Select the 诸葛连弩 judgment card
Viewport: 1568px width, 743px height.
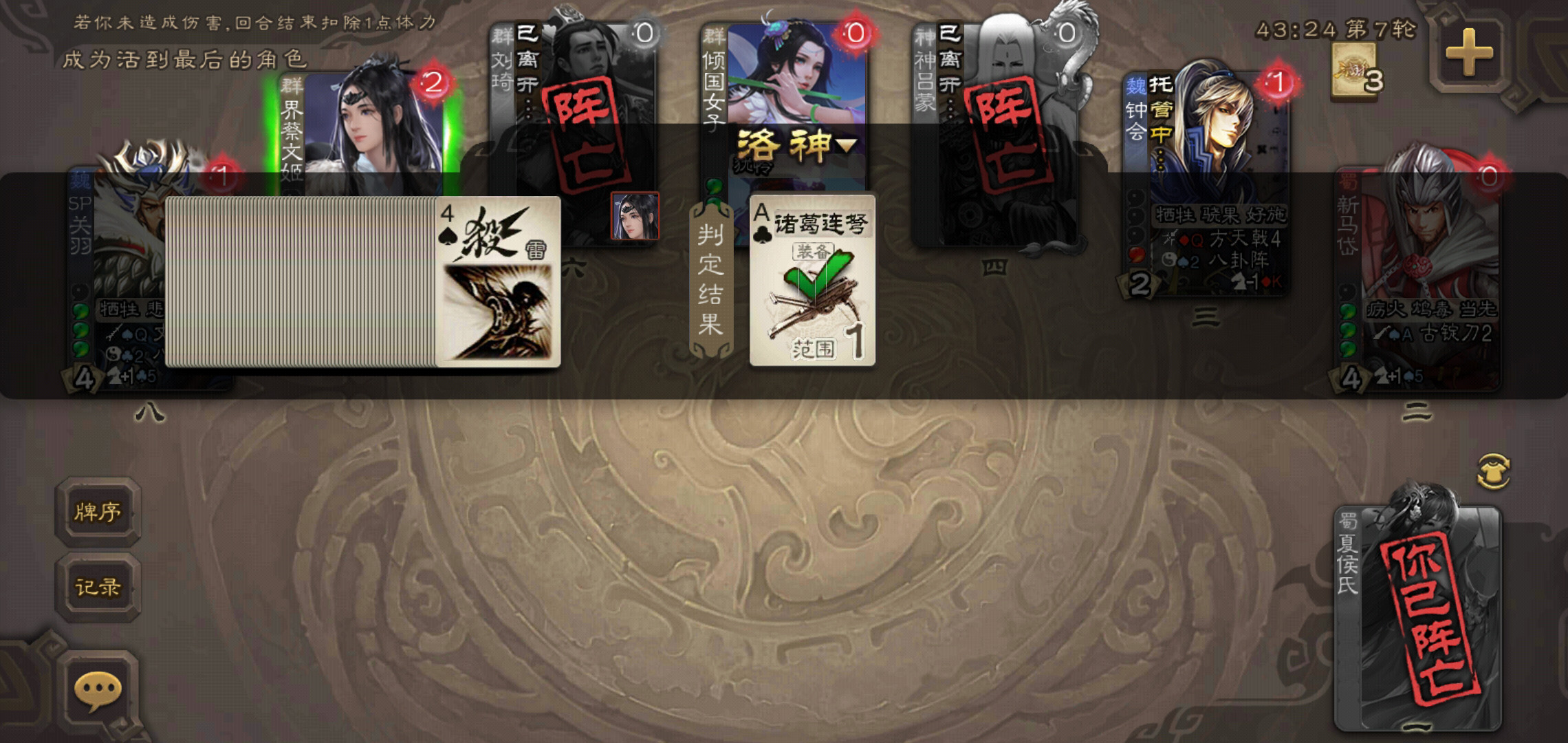tap(812, 280)
